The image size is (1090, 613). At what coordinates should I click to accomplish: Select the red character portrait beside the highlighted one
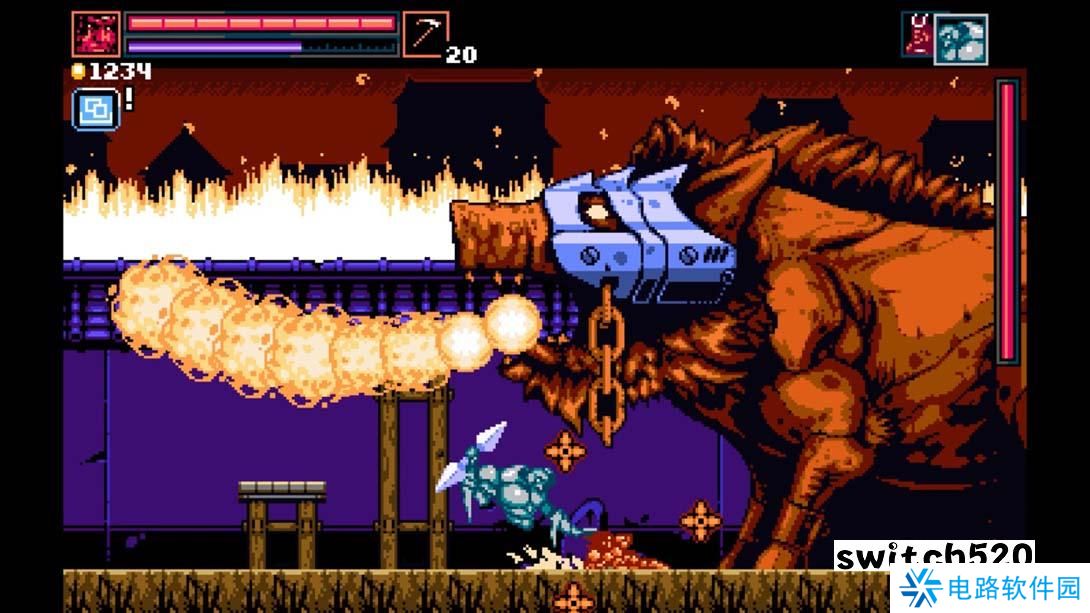point(917,32)
